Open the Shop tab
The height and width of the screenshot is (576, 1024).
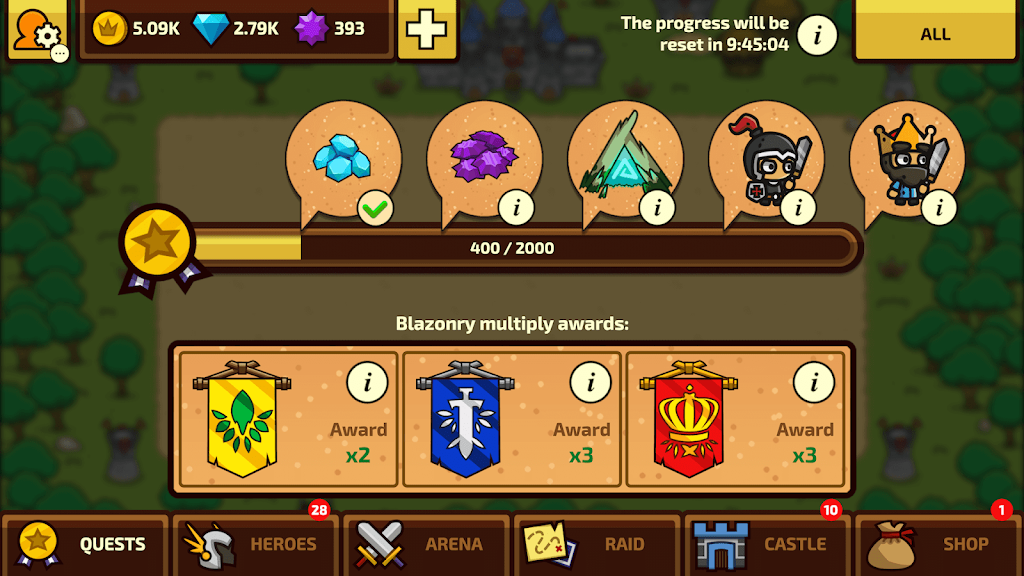tap(938, 544)
